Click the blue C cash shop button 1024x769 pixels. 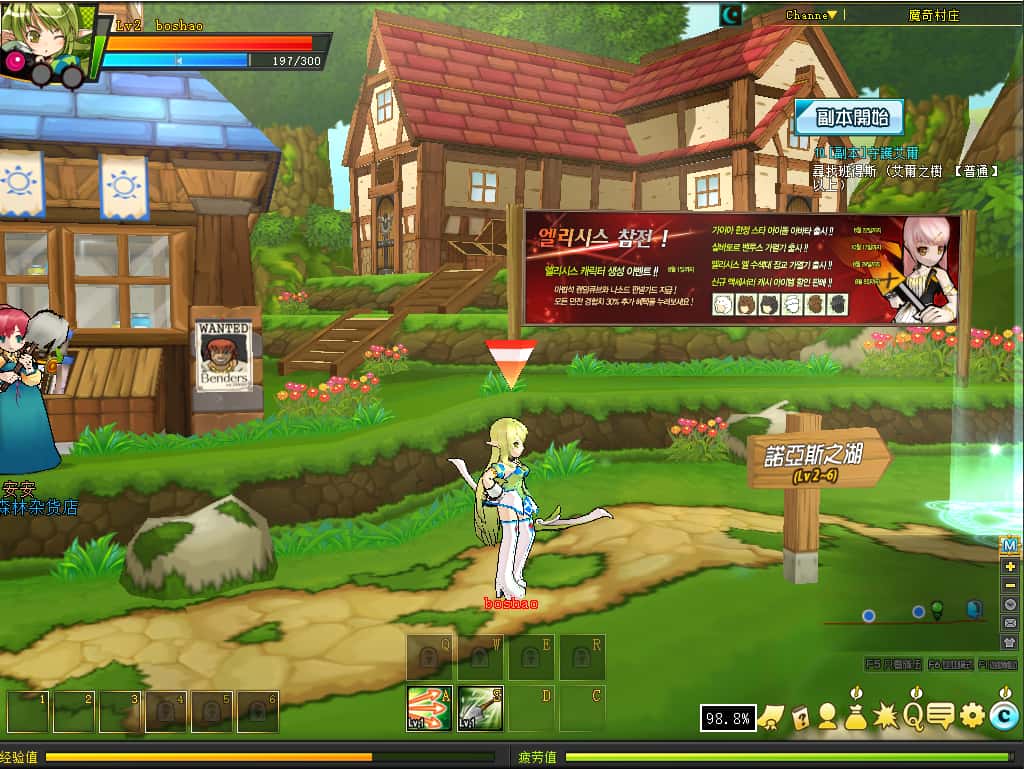1003,714
